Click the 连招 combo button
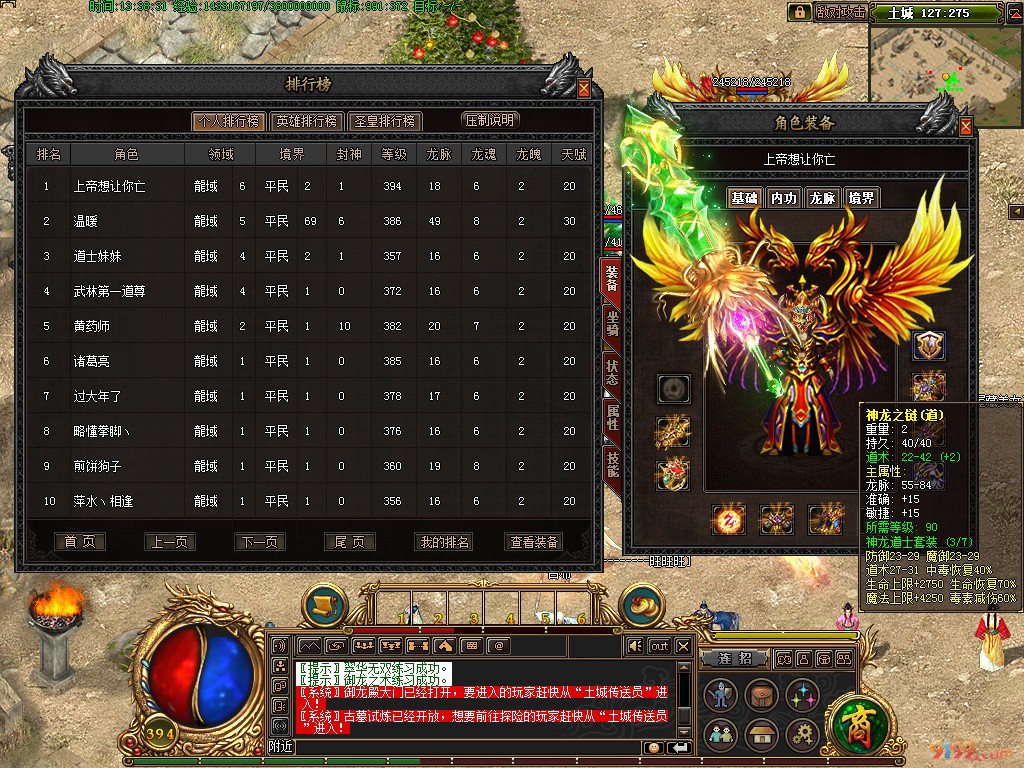This screenshot has height=768, width=1024. click(x=741, y=659)
